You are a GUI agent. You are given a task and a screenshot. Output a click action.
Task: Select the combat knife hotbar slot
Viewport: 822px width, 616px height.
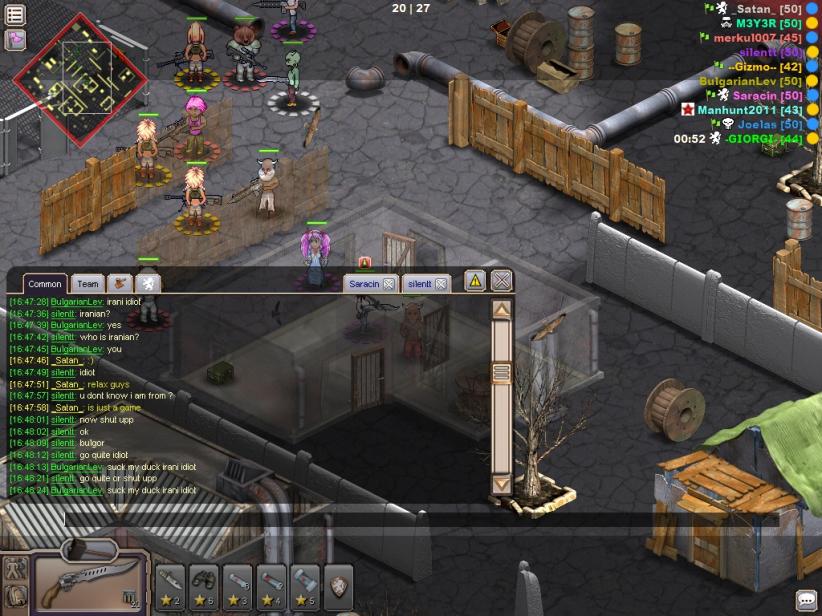[170, 581]
